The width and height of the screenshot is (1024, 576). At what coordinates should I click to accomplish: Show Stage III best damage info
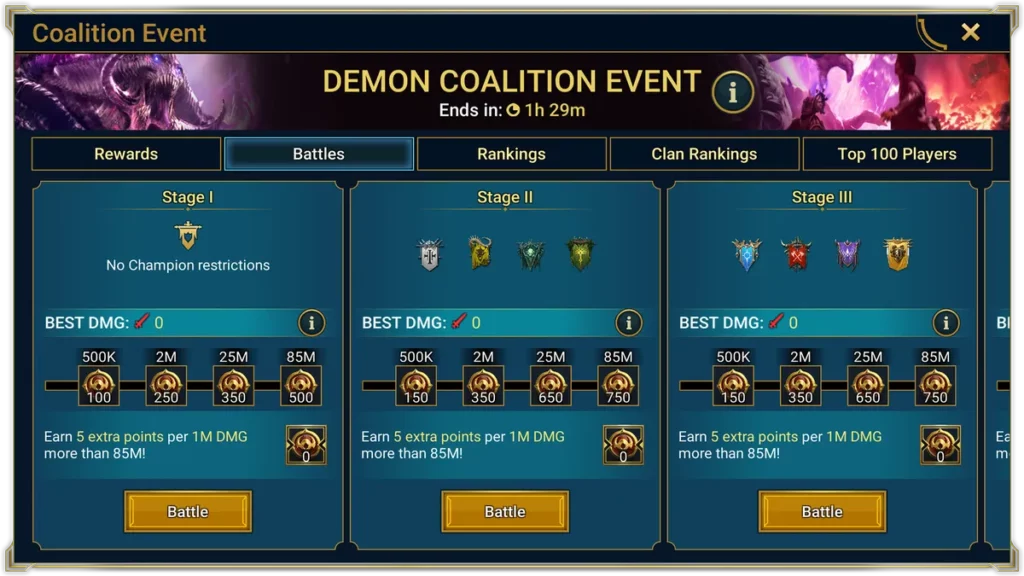(945, 323)
